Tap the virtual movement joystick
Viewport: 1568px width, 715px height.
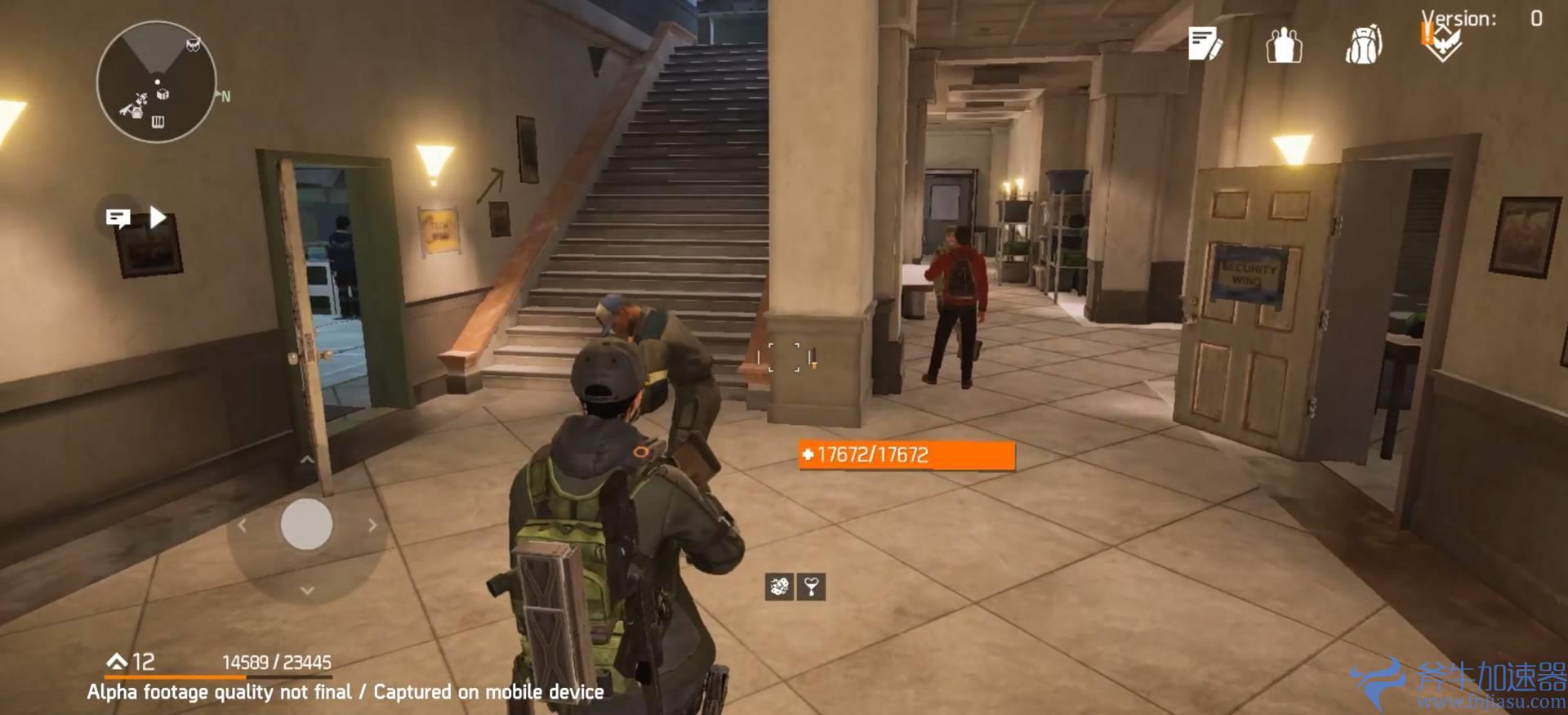pos(306,524)
